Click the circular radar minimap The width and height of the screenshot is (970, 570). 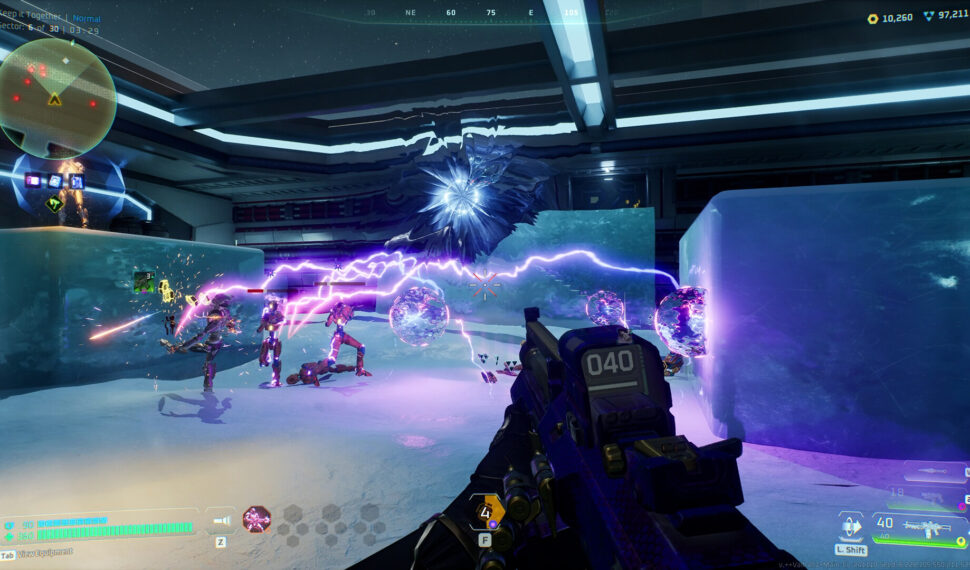57,98
